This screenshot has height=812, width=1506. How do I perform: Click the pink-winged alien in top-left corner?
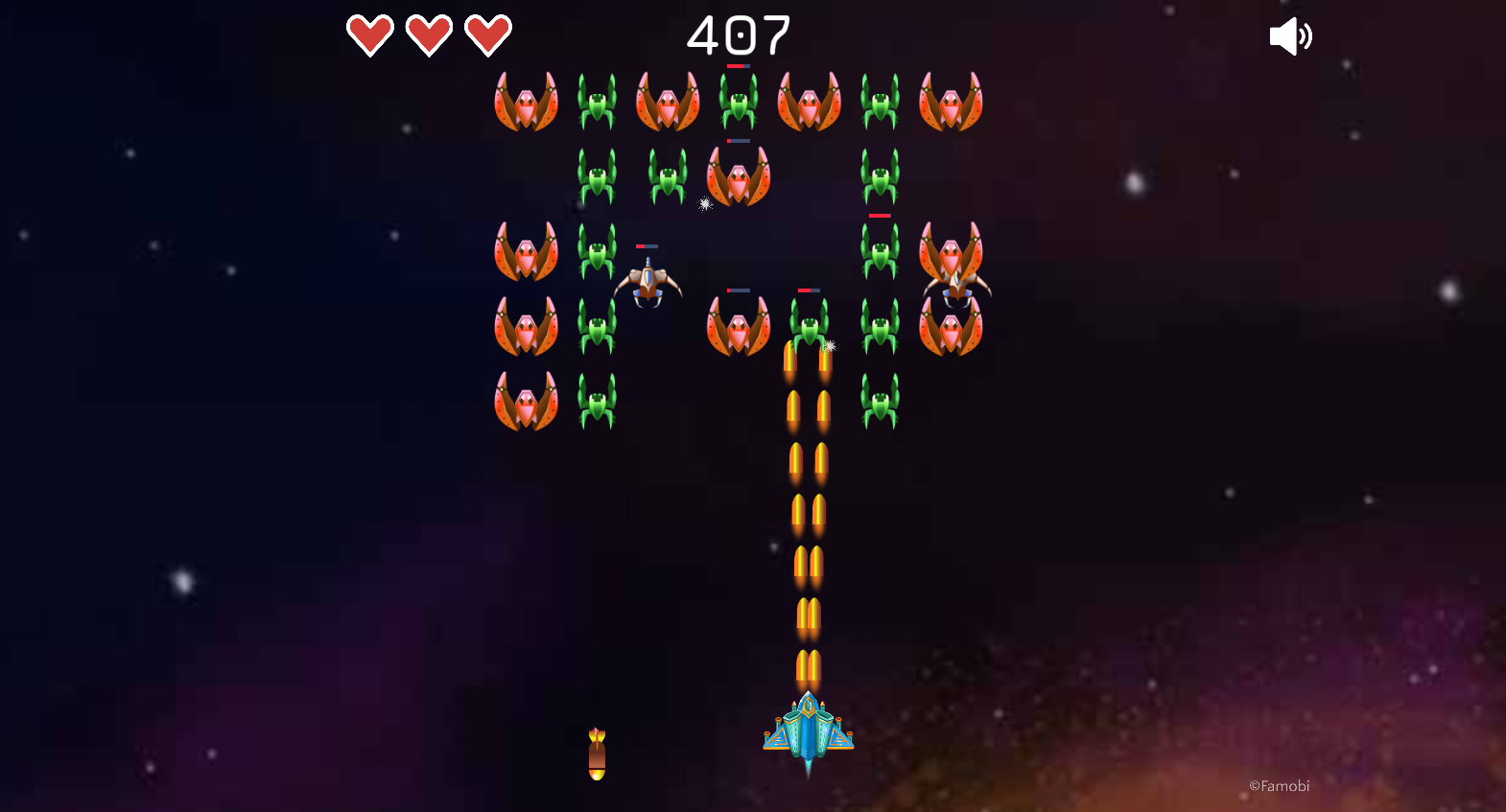[526, 101]
